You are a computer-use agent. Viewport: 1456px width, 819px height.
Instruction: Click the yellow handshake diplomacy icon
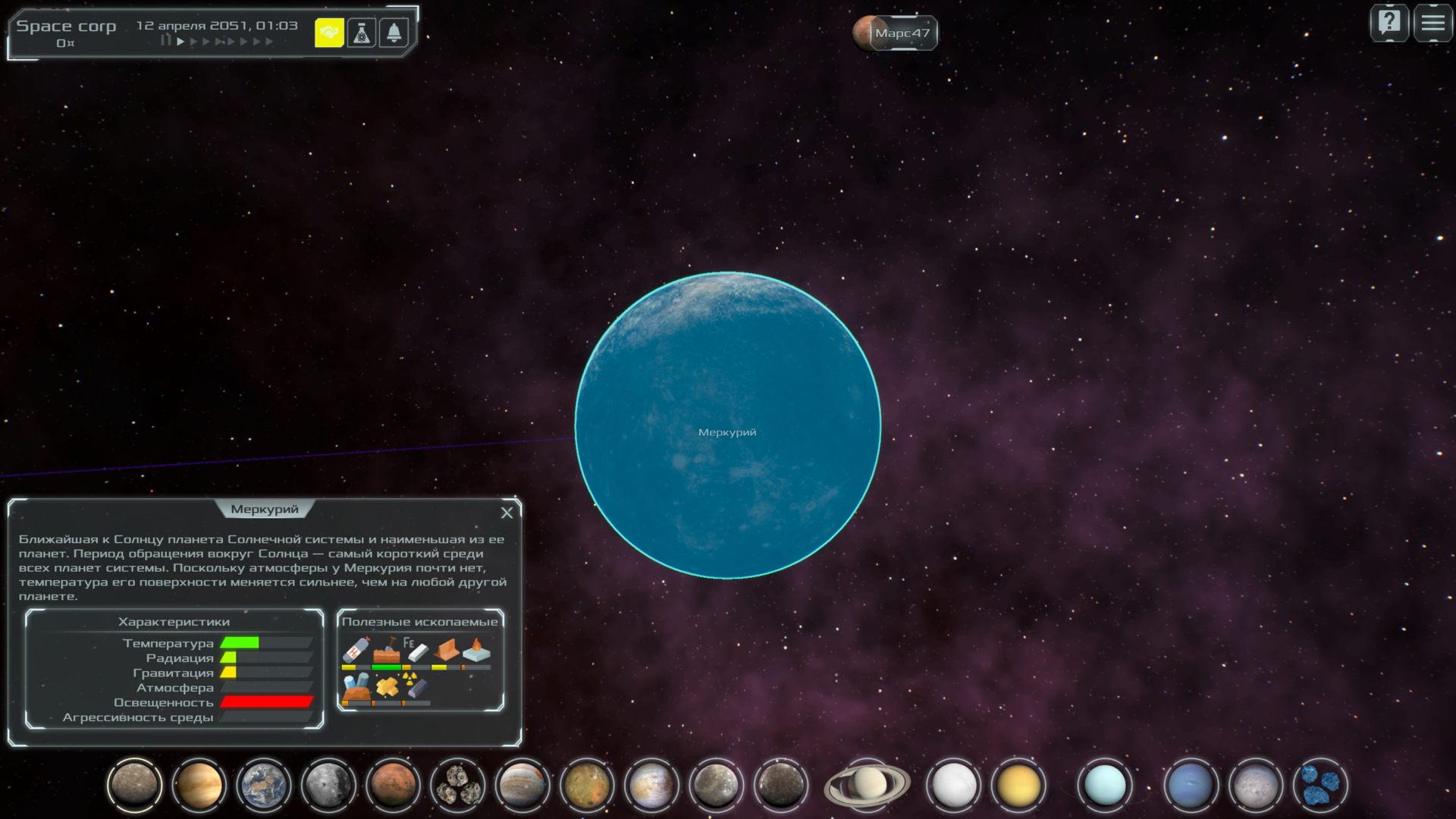tap(329, 33)
